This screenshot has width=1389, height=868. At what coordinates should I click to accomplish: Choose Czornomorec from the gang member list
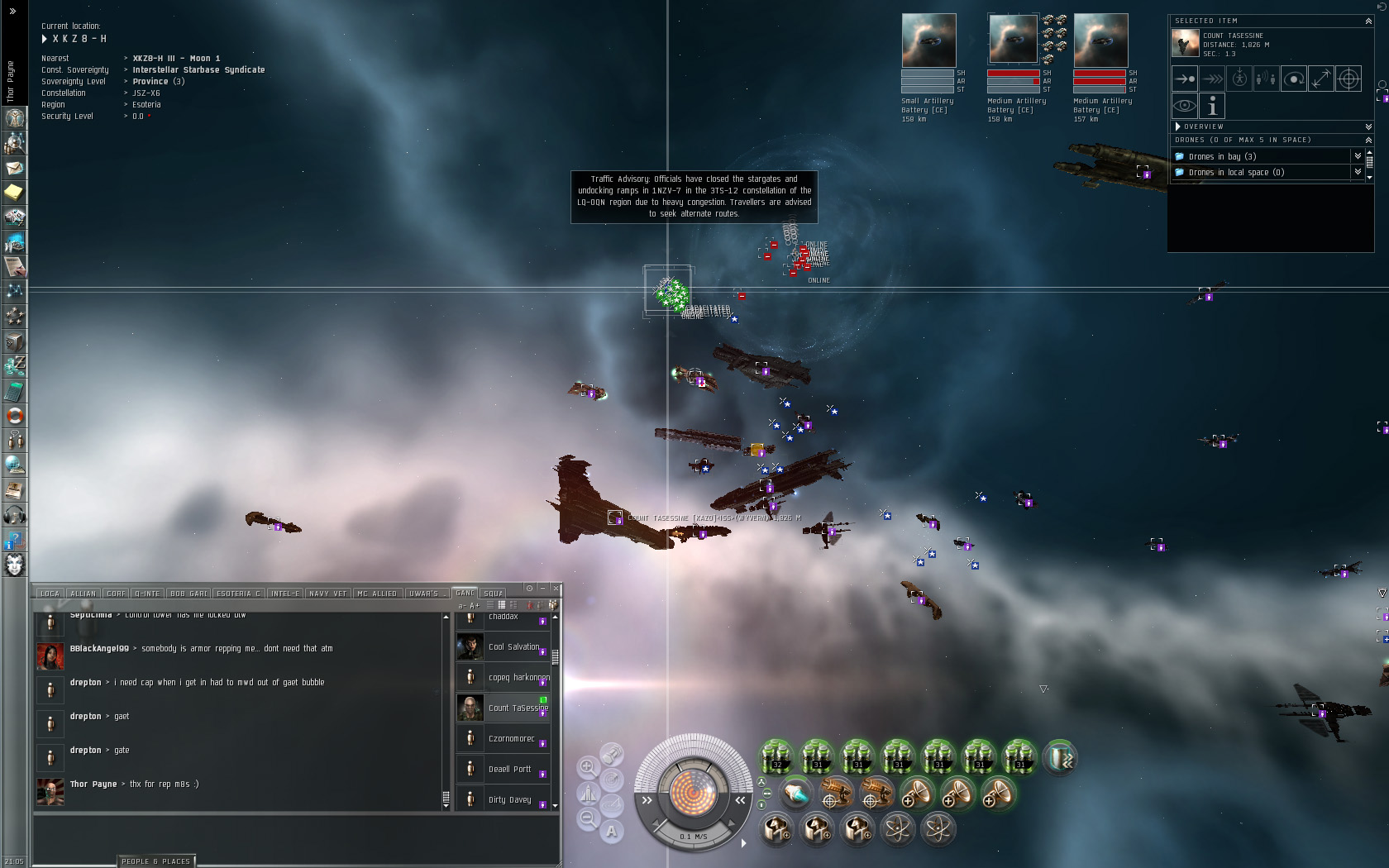click(x=511, y=738)
